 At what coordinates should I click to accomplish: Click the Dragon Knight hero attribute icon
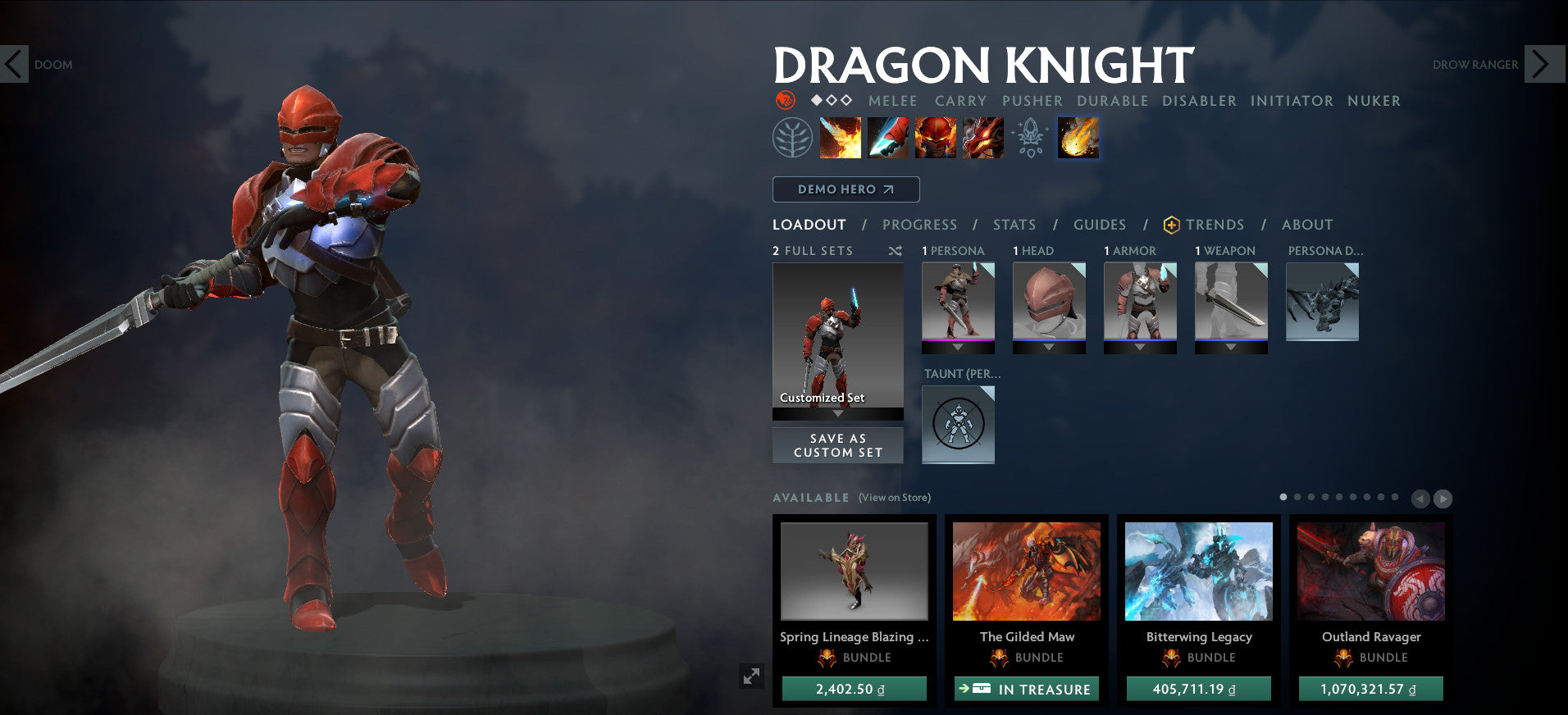(786, 101)
